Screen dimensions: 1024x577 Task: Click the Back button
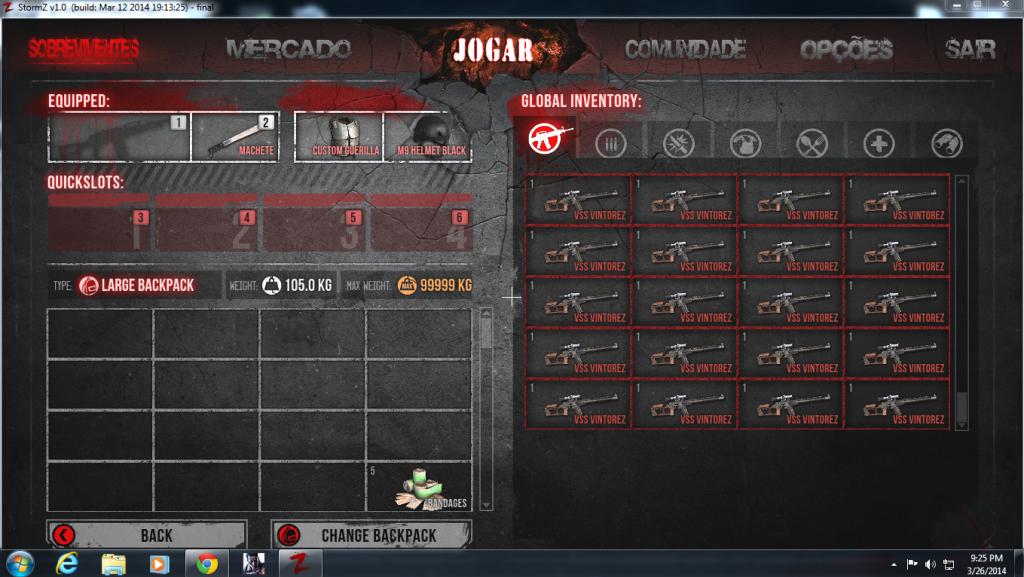(146, 535)
